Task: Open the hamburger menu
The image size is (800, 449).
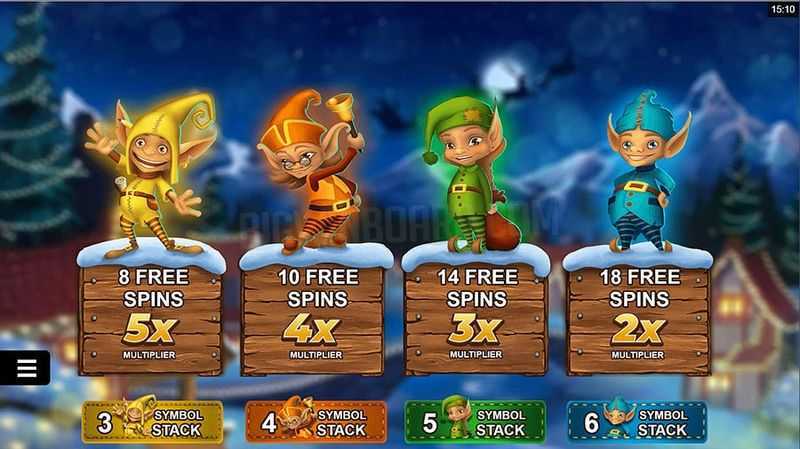Action: (26, 368)
